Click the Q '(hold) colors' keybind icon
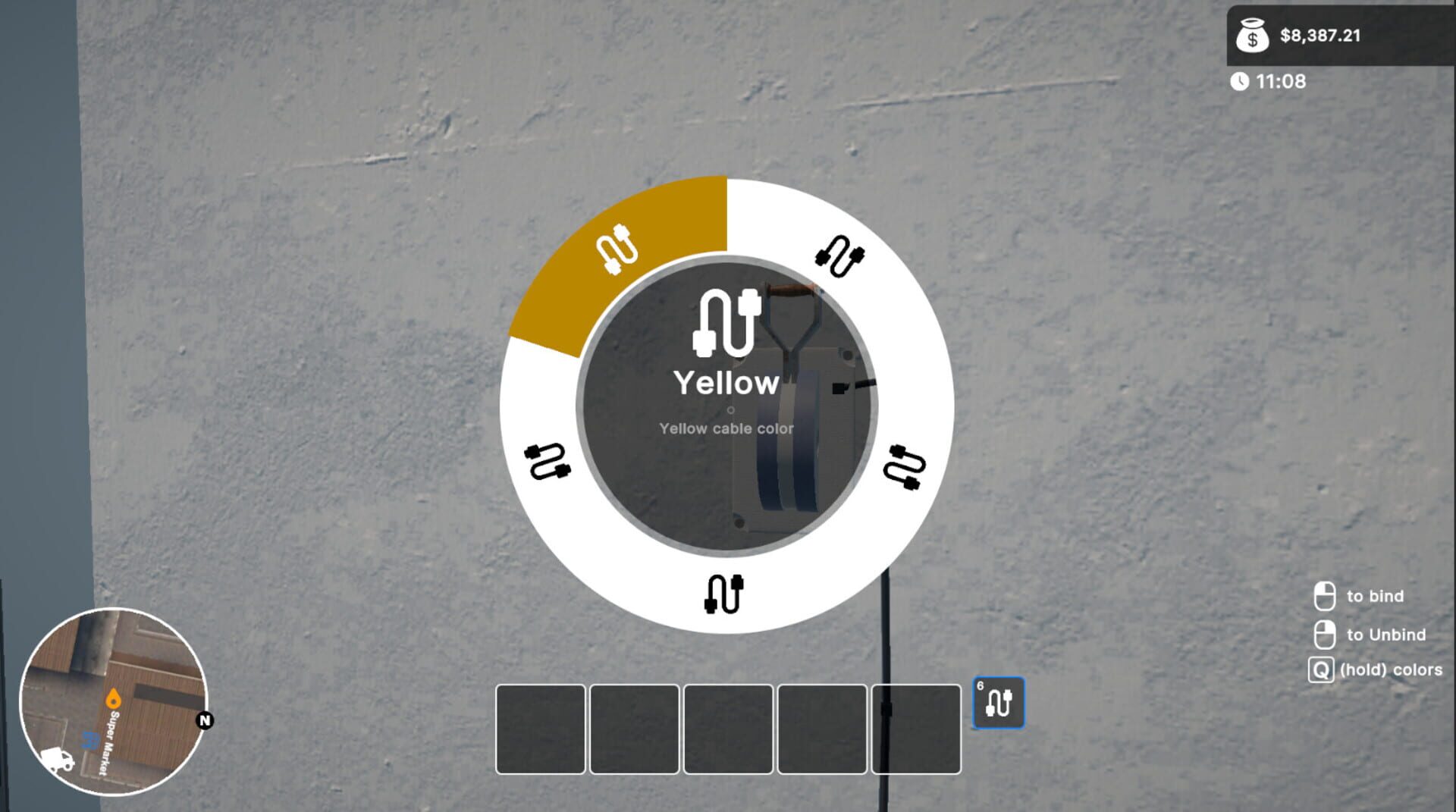 [x=1321, y=670]
